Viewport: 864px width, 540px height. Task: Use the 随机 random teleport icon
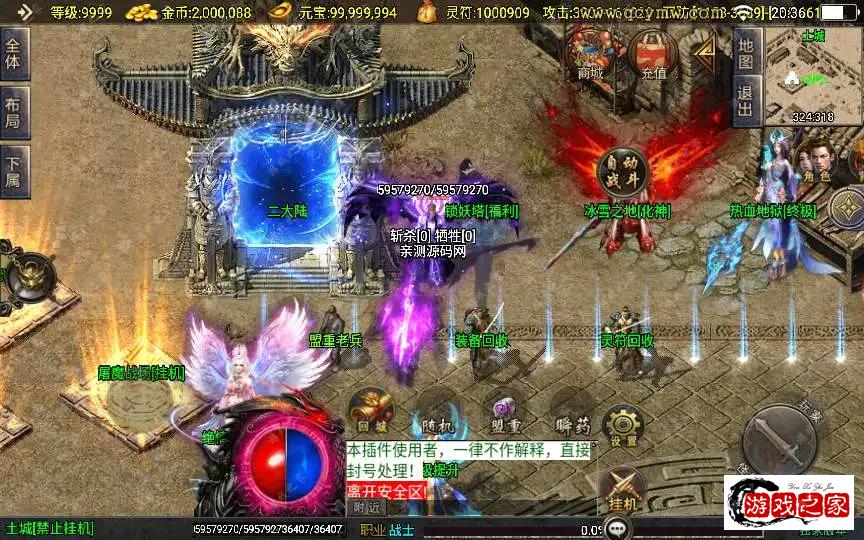(435, 410)
